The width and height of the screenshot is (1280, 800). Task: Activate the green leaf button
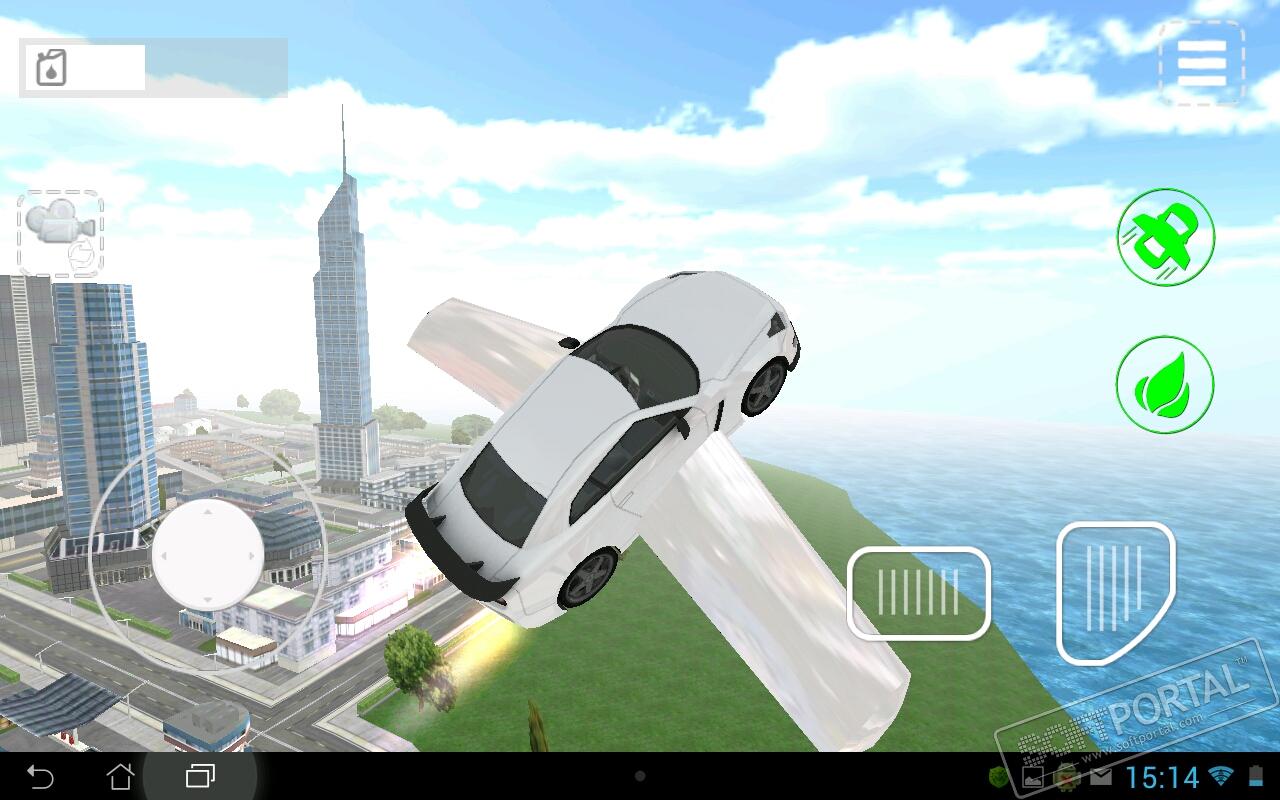coord(1165,385)
